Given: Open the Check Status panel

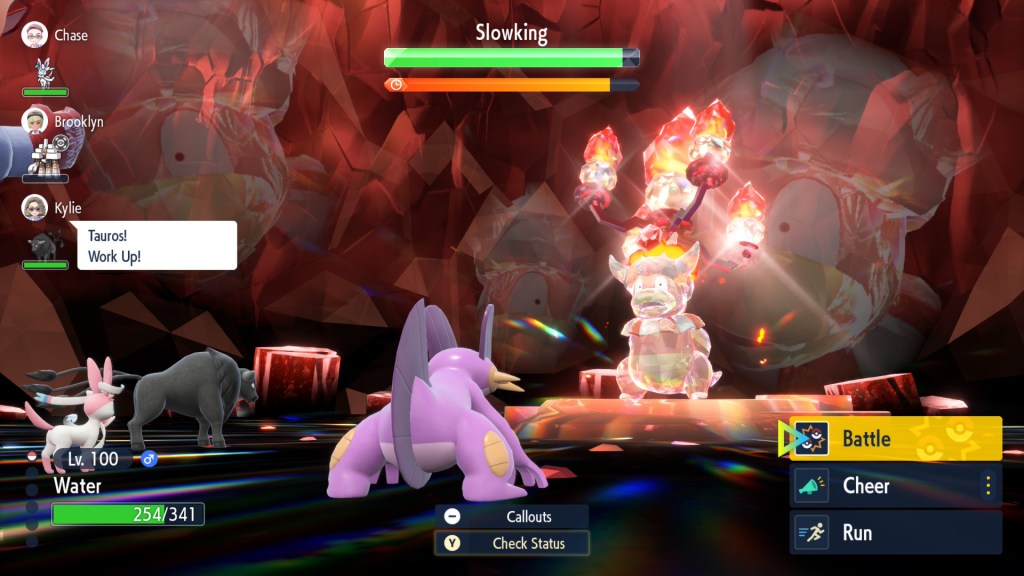Looking at the screenshot, I should [x=511, y=543].
